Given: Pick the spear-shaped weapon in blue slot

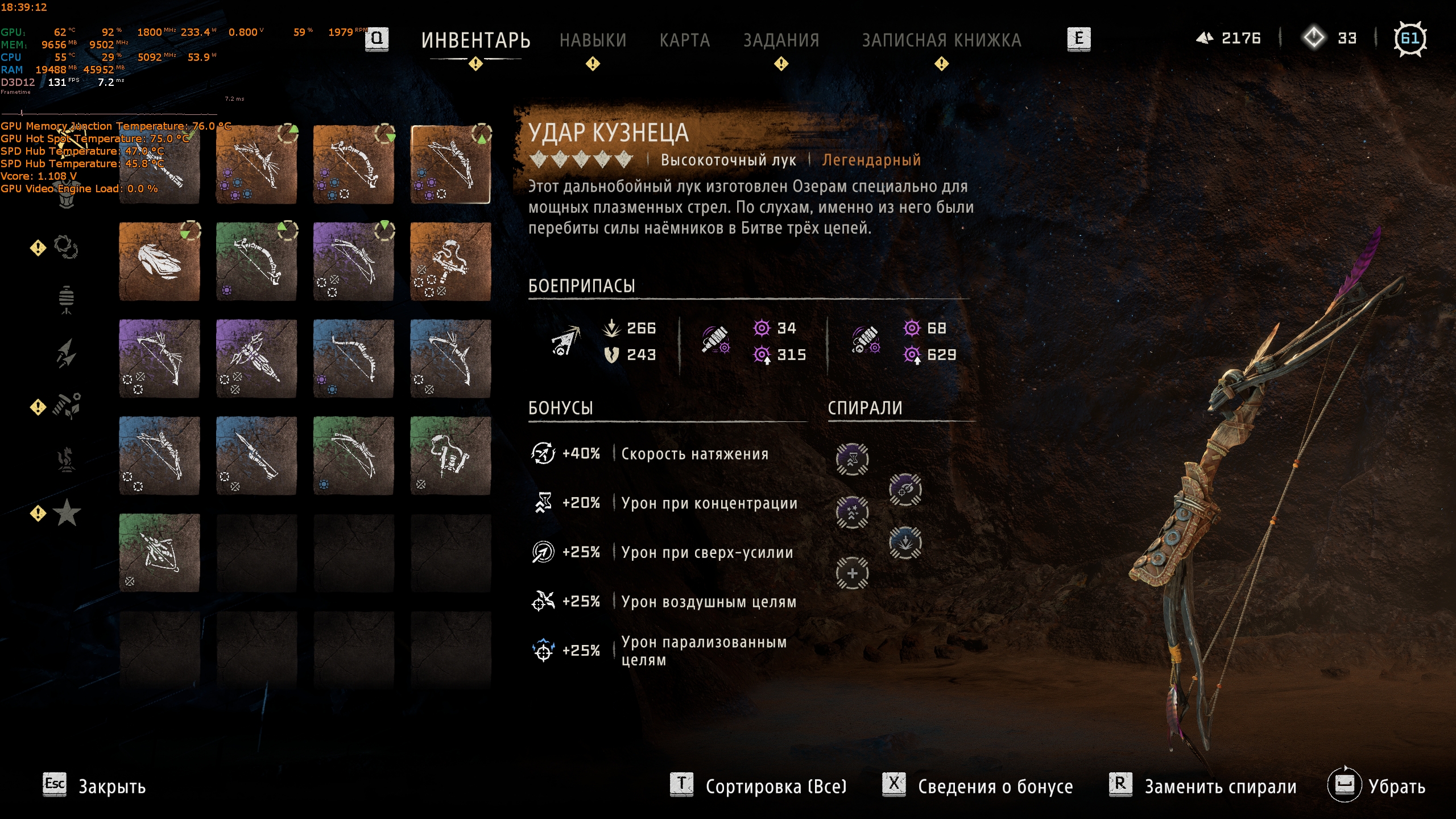Looking at the screenshot, I should (x=256, y=456).
